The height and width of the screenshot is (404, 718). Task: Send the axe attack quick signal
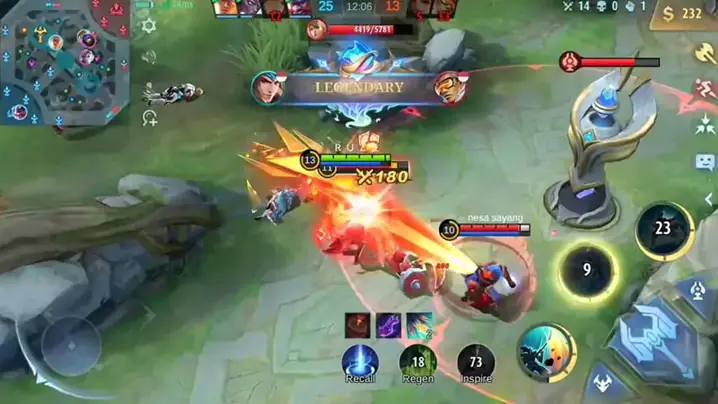coord(704,50)
